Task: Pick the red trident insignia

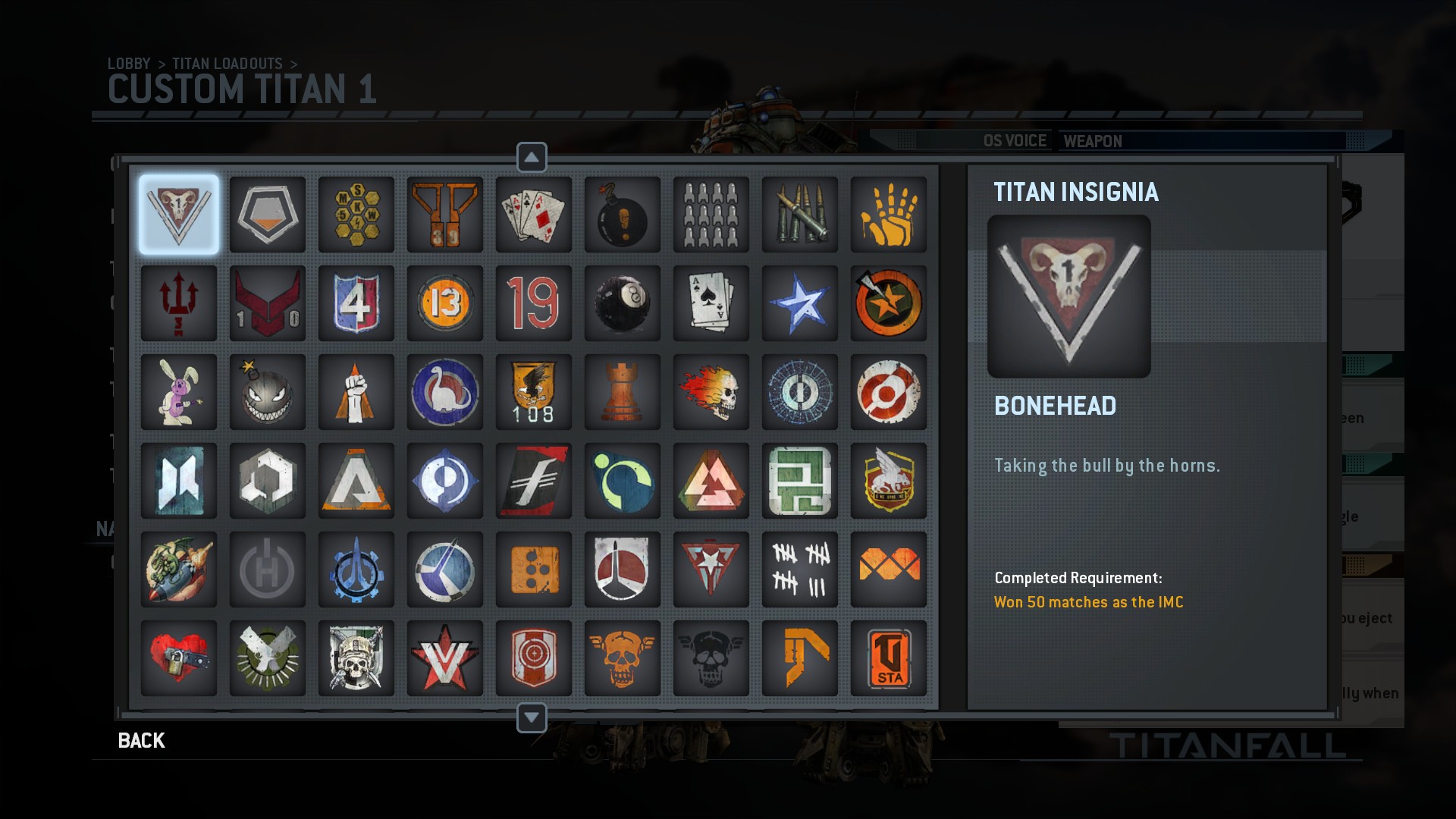Action: click(x=178, y=303)
